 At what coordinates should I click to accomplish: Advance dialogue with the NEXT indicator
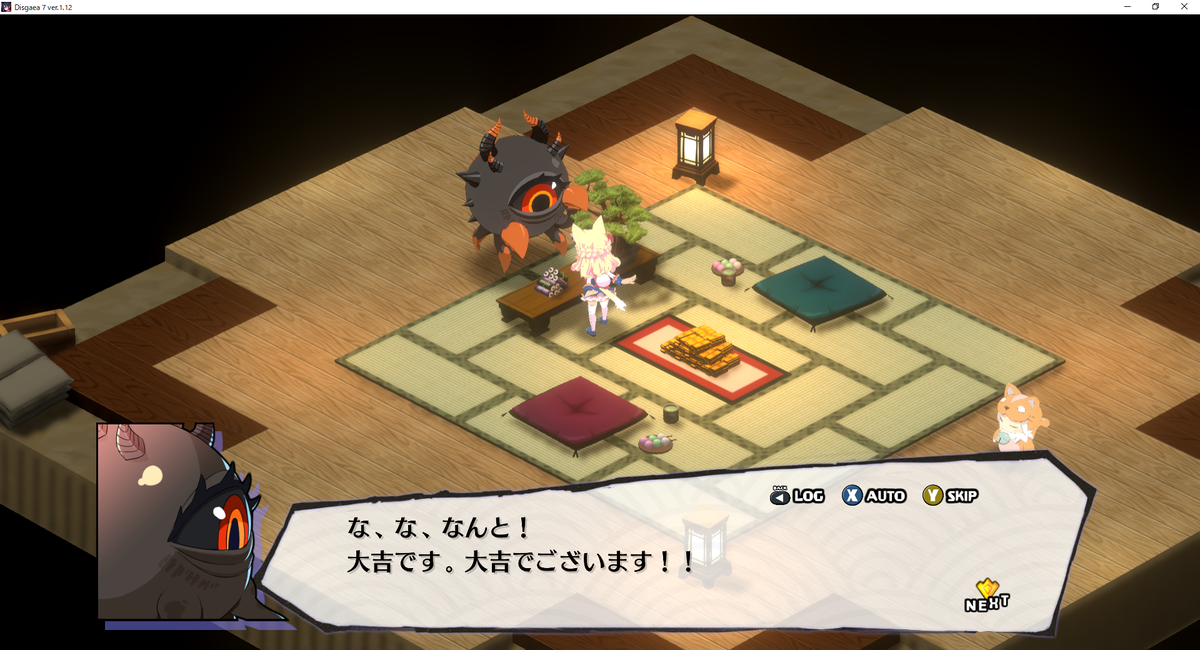tap(986, 596)
